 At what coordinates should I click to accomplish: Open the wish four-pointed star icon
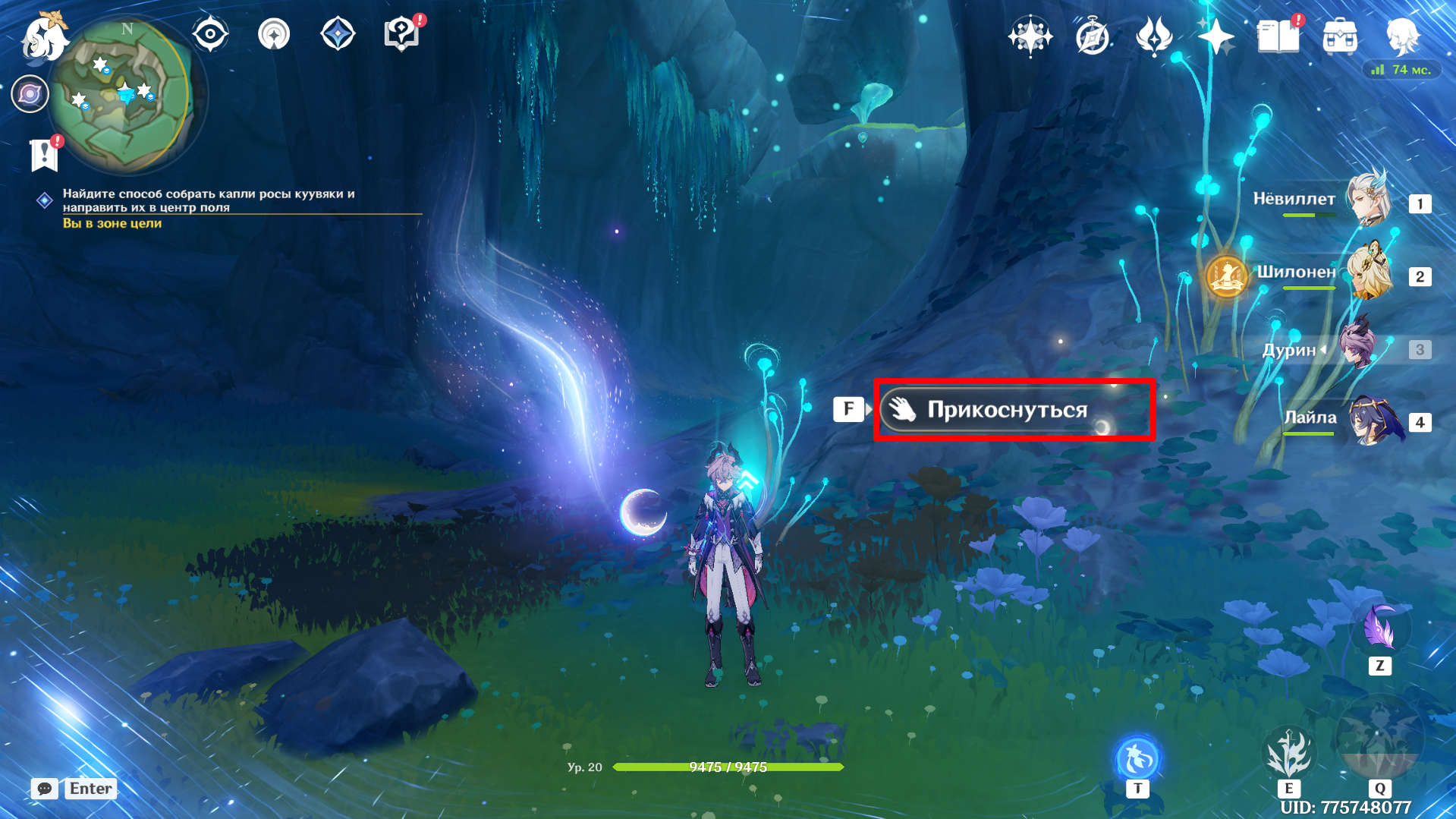[1215, 36]
